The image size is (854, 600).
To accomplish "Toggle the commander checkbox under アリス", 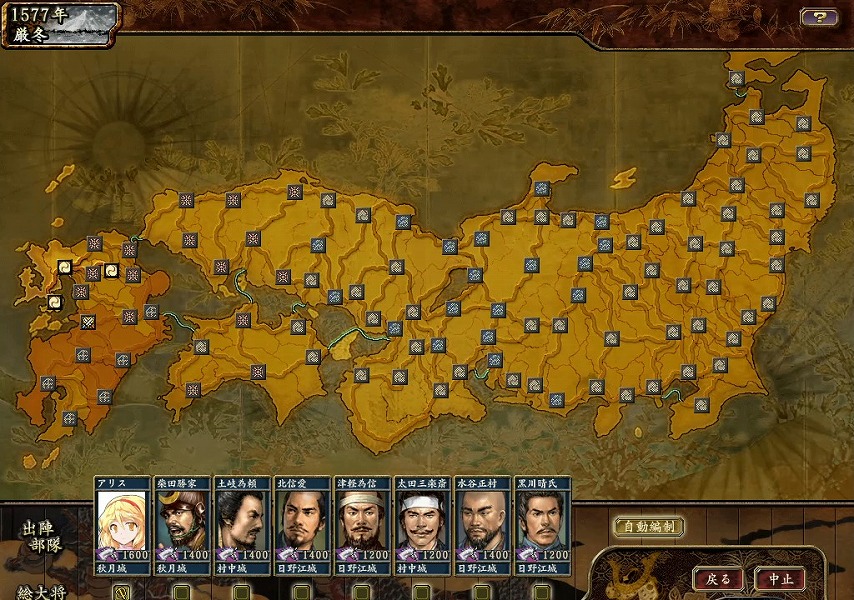I will coord(122,591).
